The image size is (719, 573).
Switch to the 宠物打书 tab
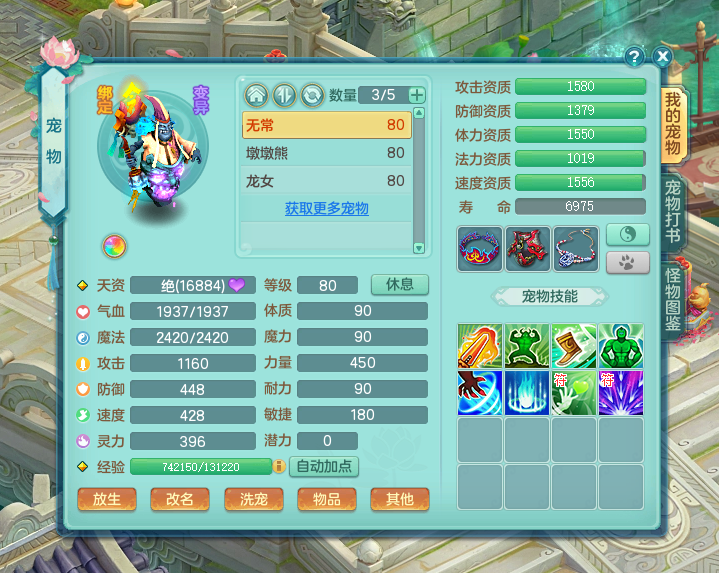[673, 212]
